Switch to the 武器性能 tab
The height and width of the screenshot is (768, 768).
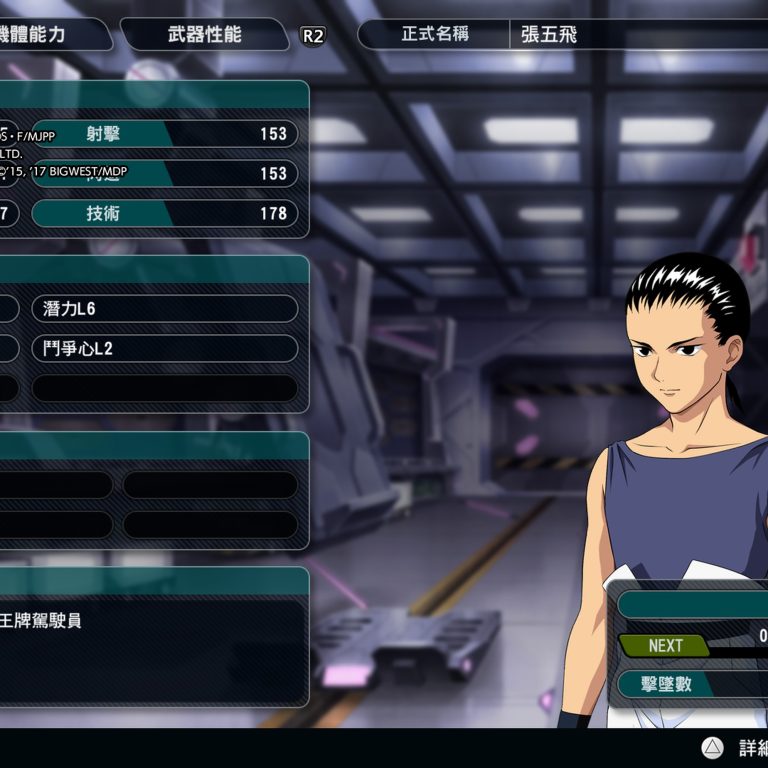click(204, 34)
